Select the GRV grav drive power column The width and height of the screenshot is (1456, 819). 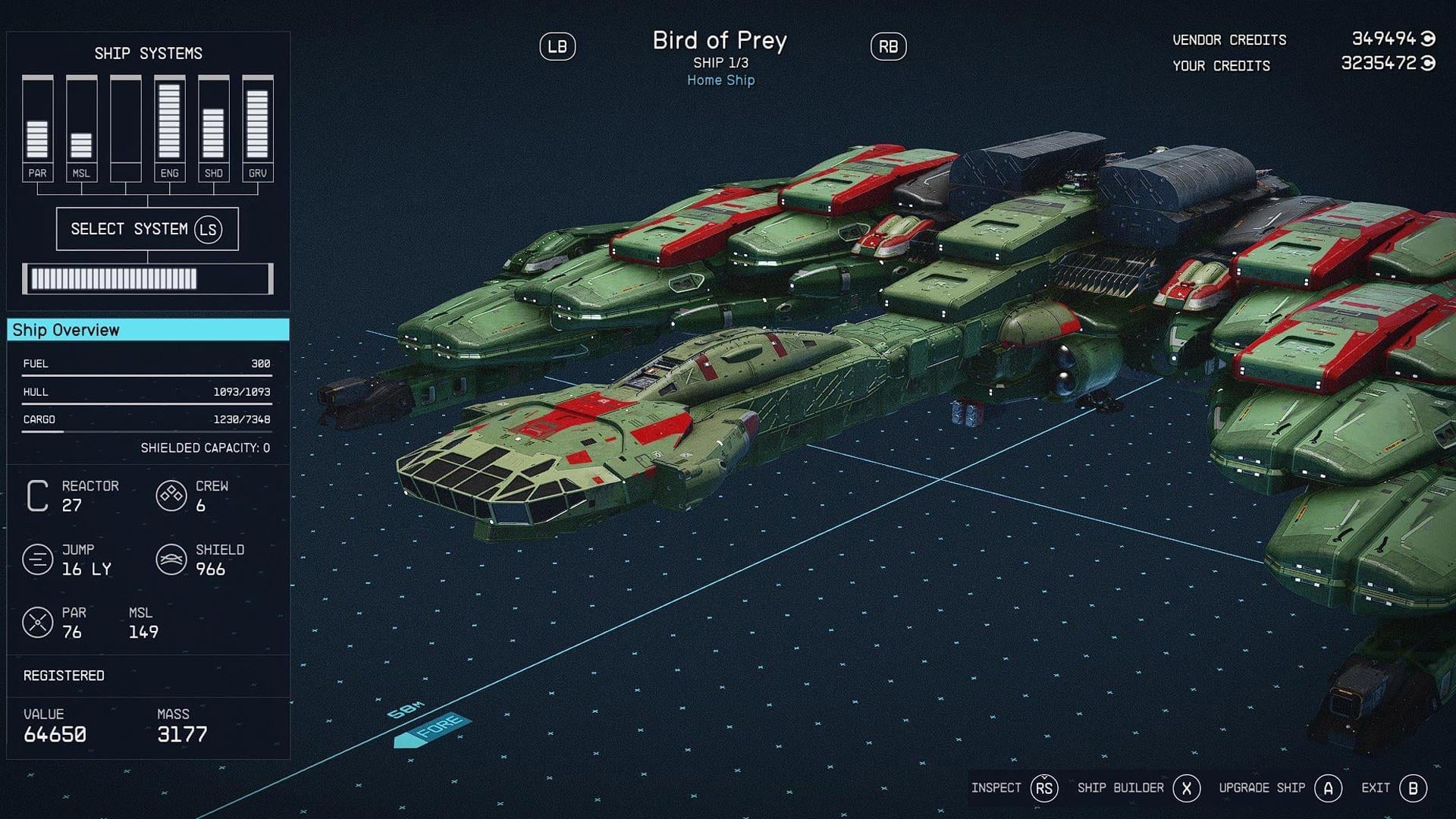tap(257, 127)
